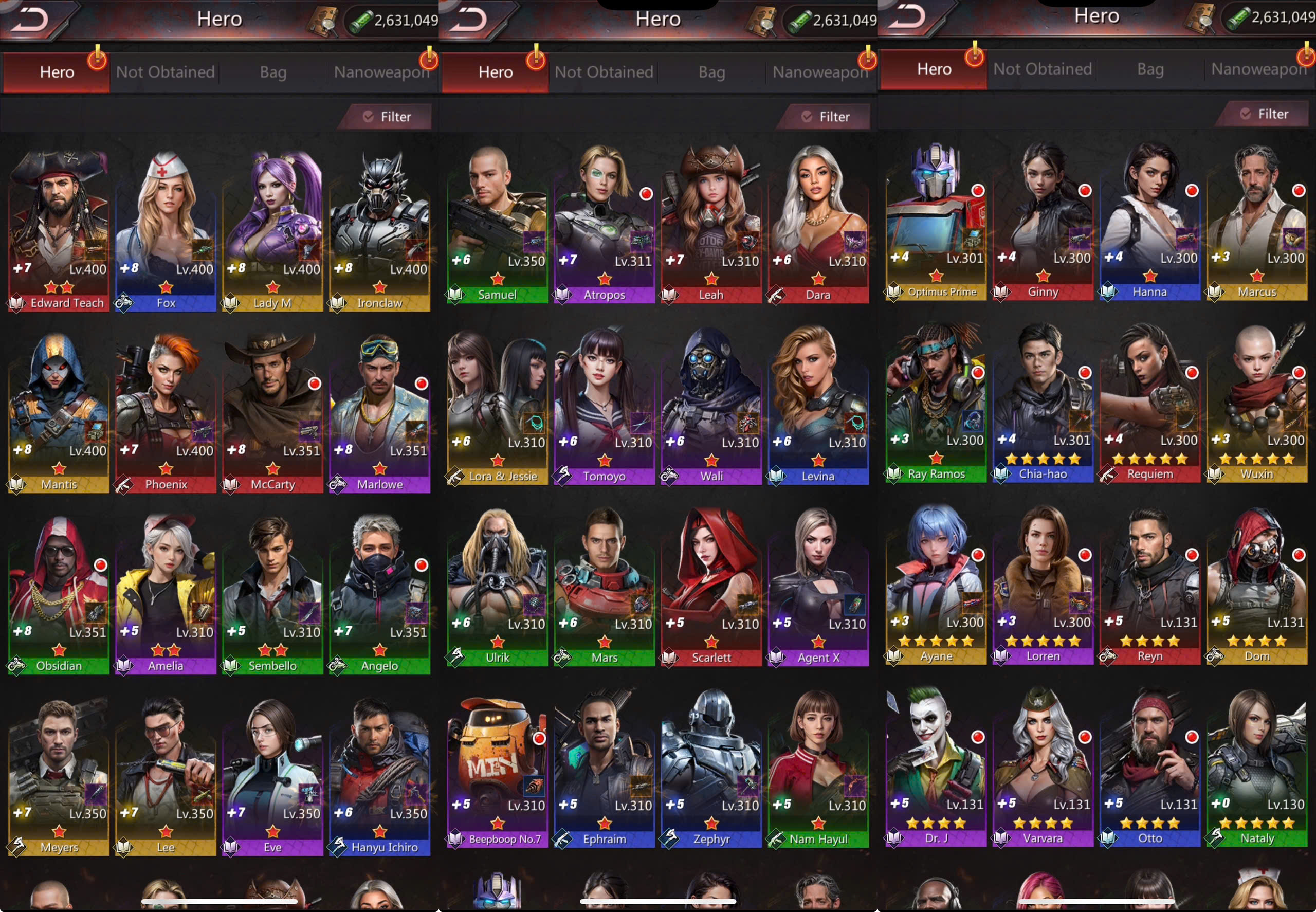
Task: Click the Hero tab with the notification badge
Action: coord(56,72)
